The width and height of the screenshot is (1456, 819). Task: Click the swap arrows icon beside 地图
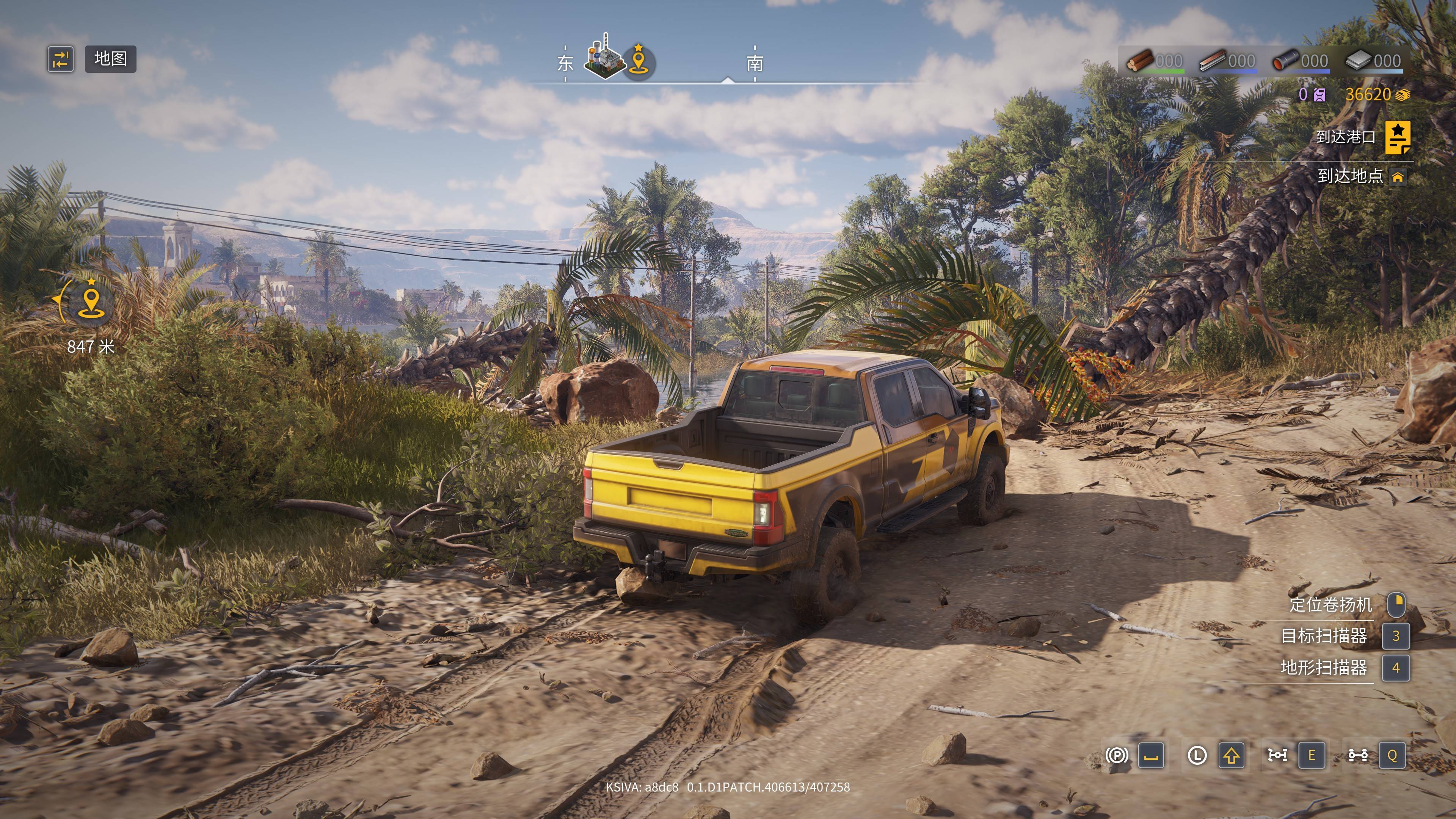pos(61,59)
